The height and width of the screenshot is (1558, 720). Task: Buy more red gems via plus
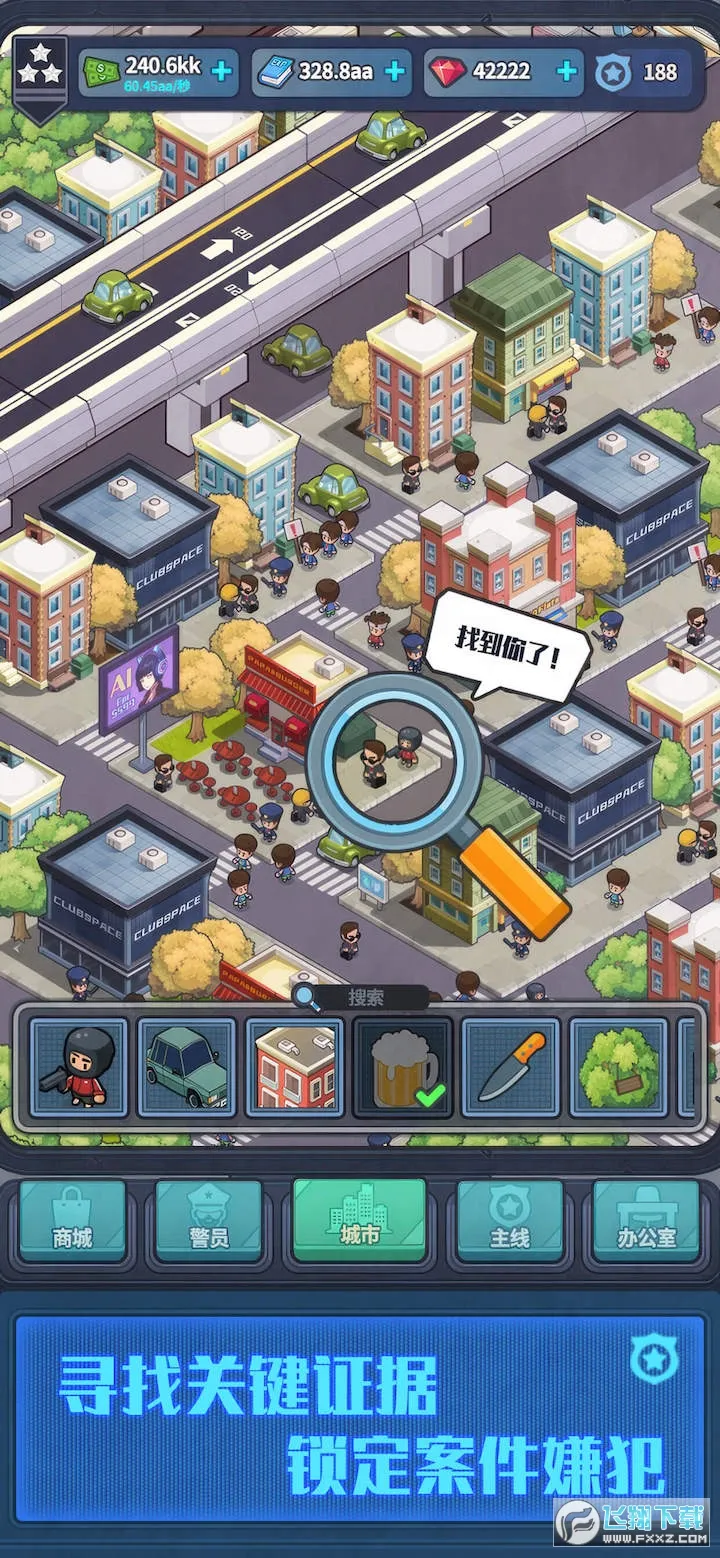coord(566,71)
